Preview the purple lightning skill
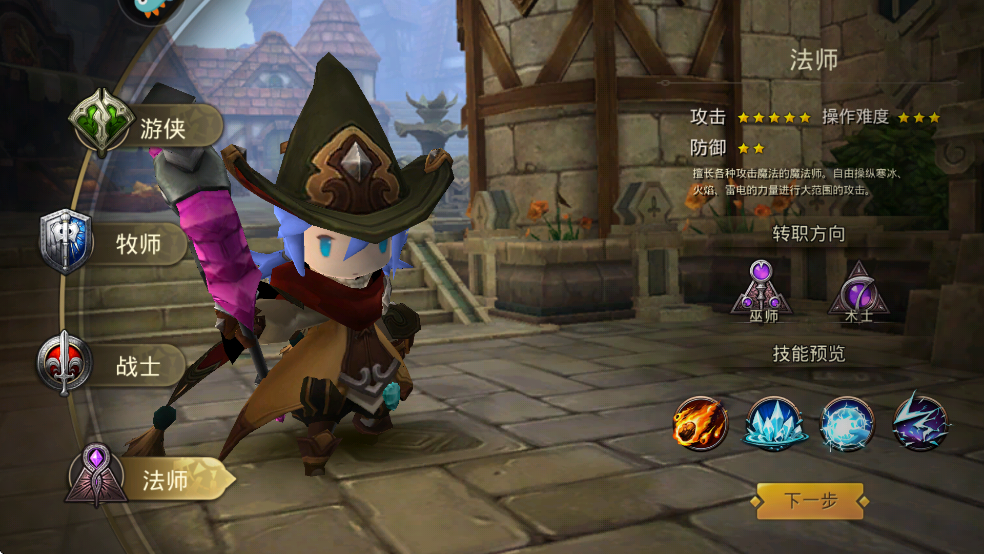The width and height of the screenshot is (984, 554). pos(920,422)
